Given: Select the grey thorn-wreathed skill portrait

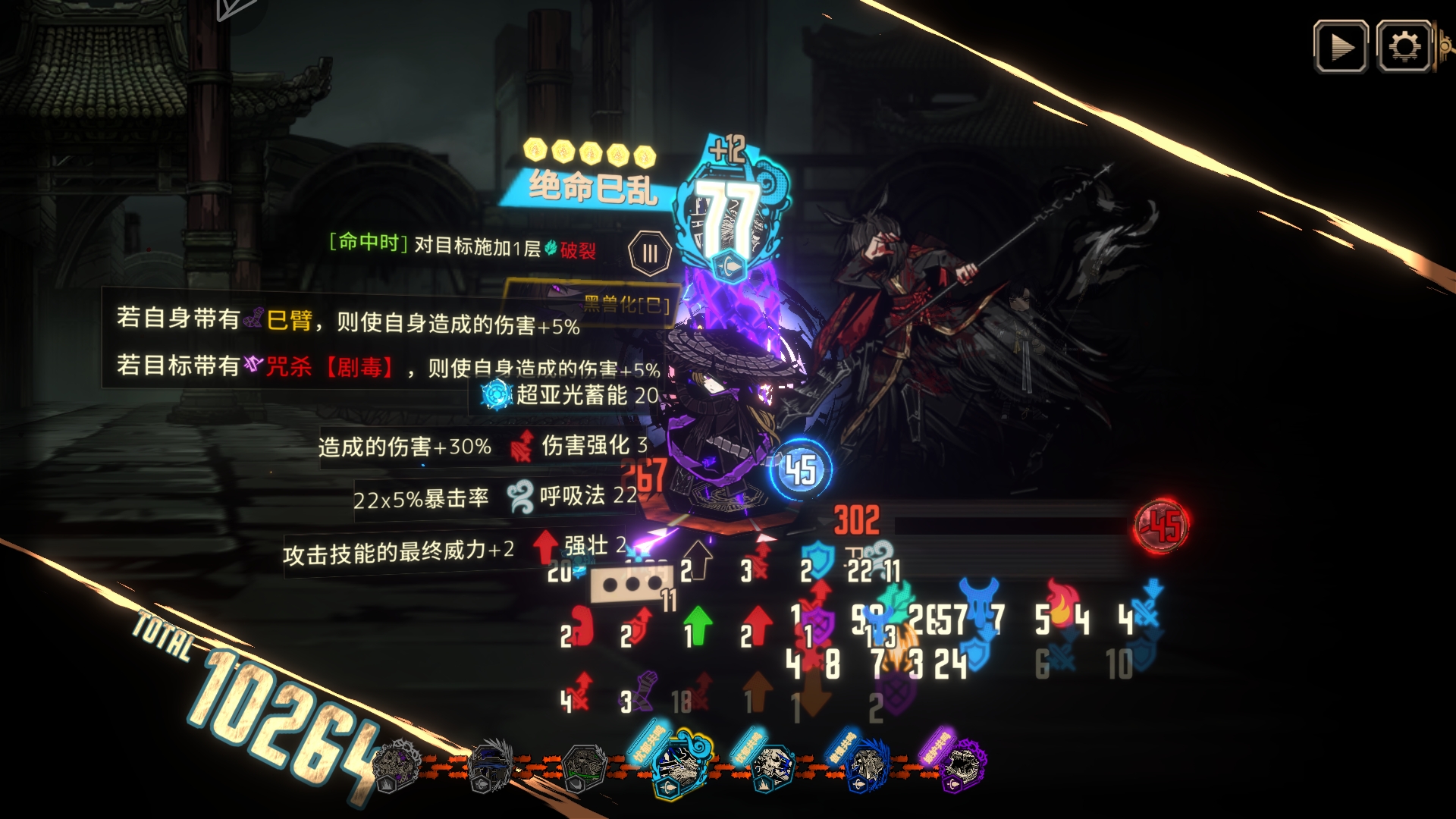Looking at the screenshot, I should 397,764.
